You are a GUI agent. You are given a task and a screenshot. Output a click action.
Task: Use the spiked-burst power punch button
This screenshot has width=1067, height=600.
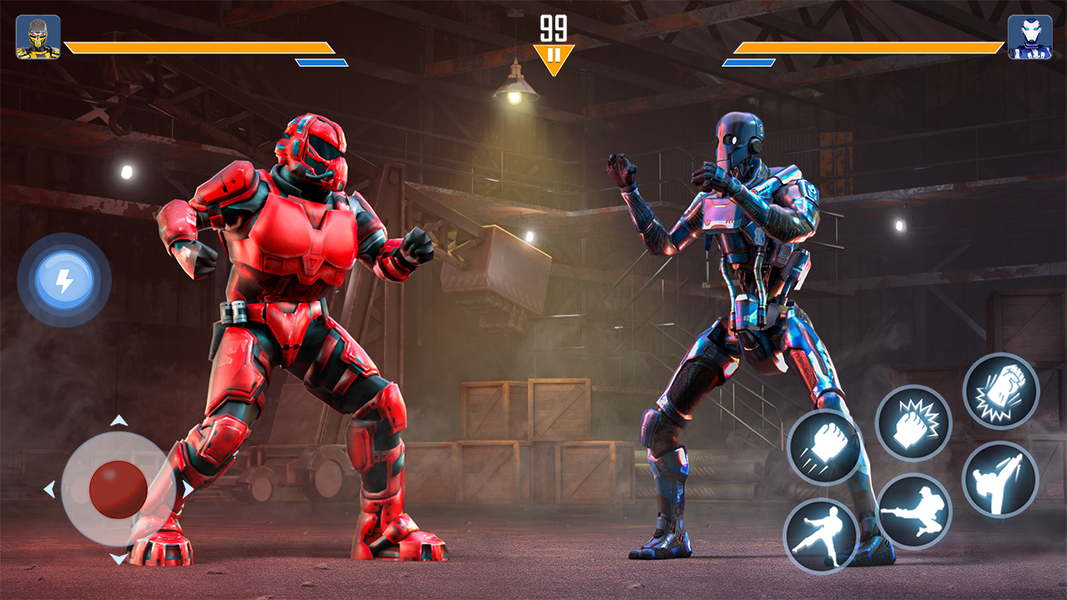913,423
